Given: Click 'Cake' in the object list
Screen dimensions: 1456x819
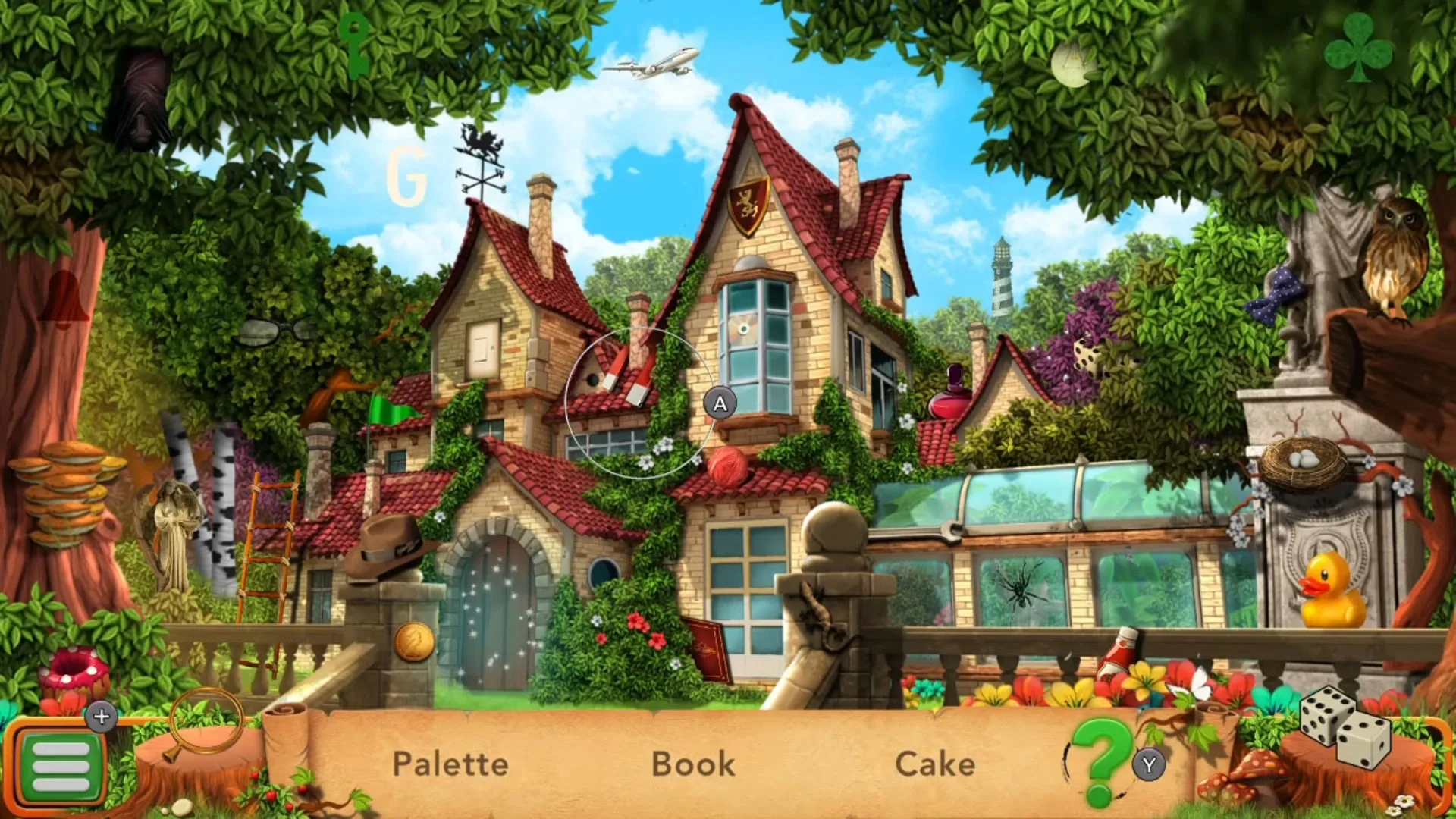Looking at the screenshot, I should 935,764.
